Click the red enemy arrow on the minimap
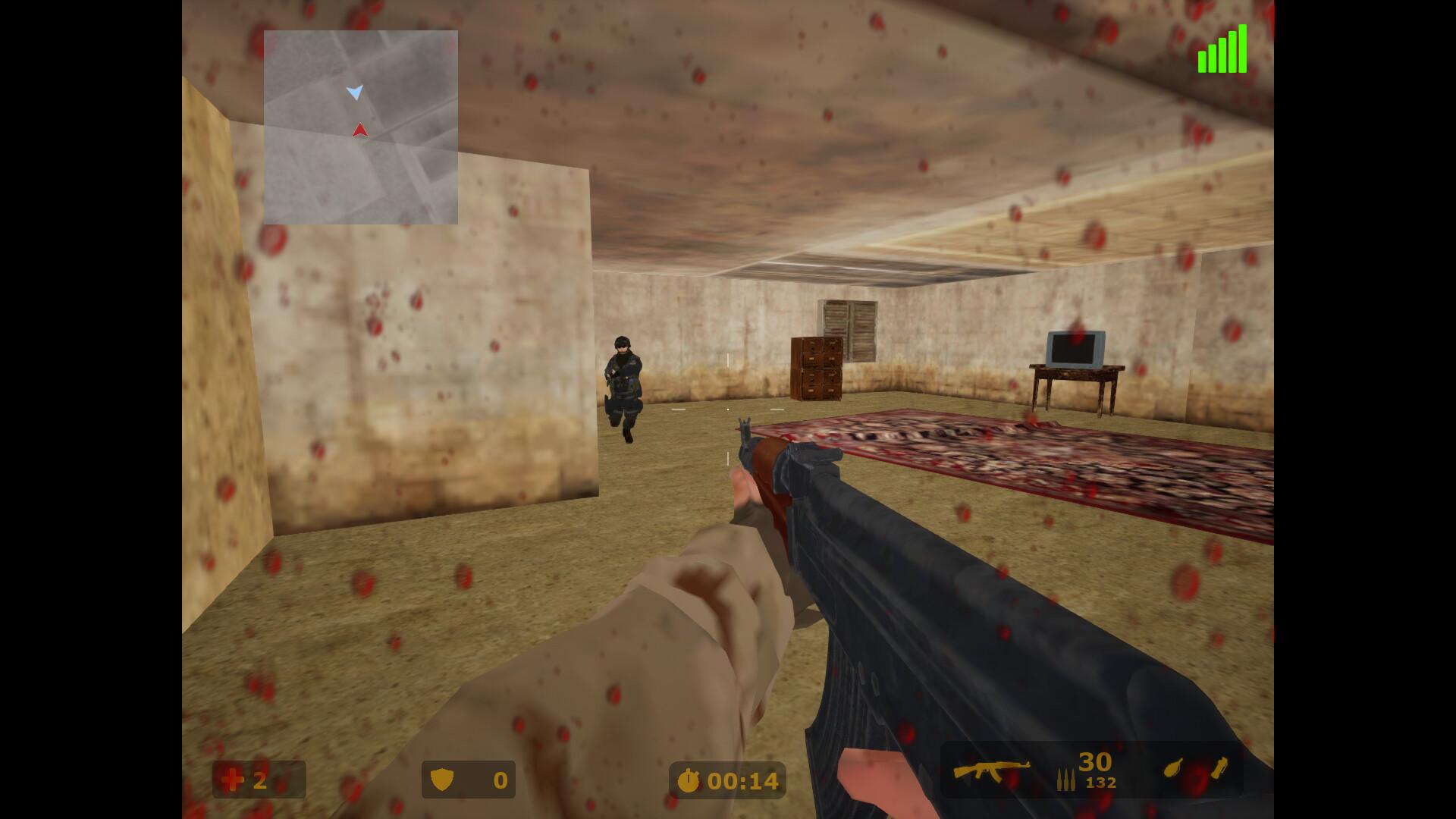Image resolution: width=1456 pixels, height=819 pixels. [x=359, y=129]
